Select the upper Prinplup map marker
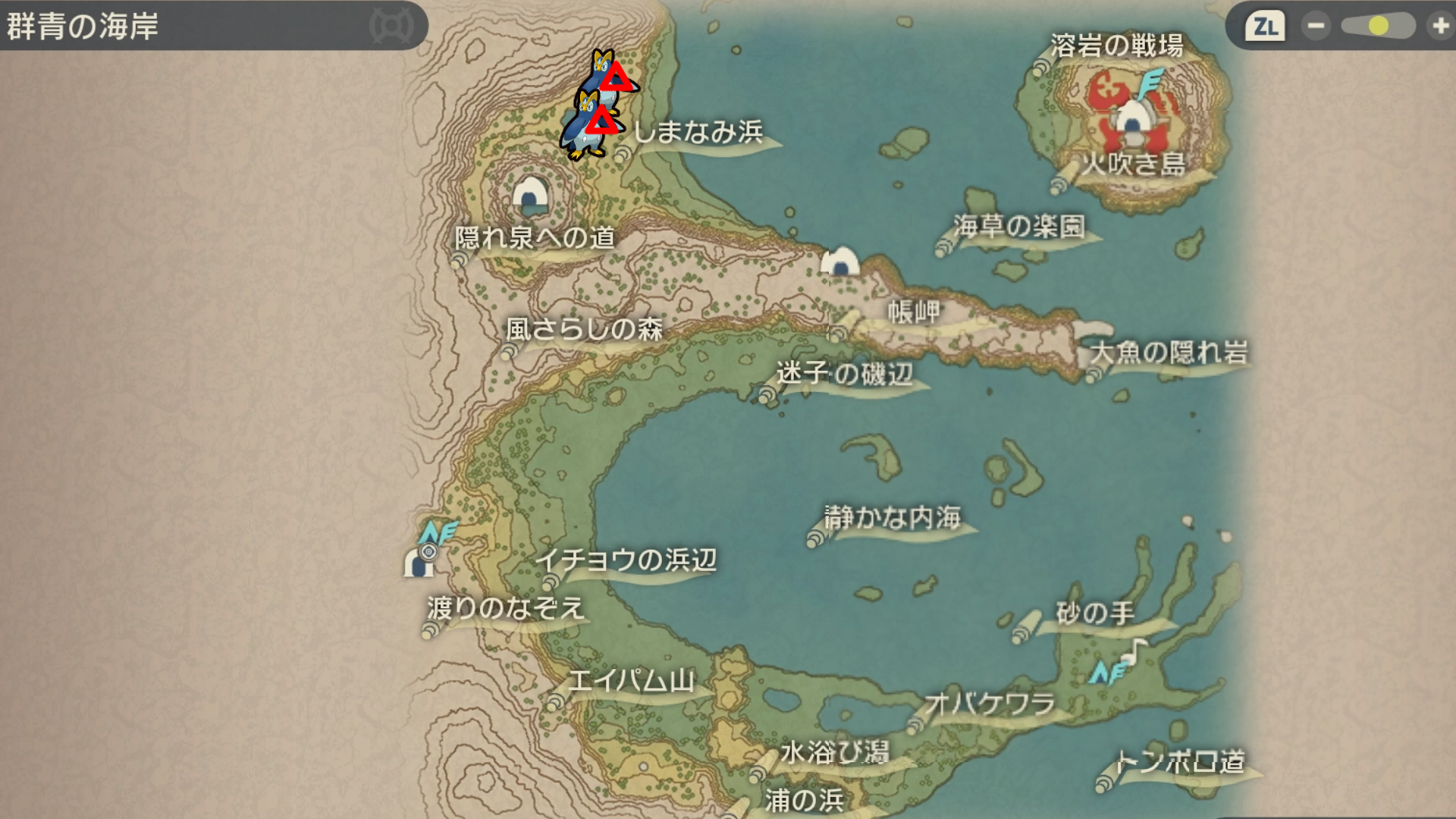Screen dimensions: 1456x819 [609, 76]
